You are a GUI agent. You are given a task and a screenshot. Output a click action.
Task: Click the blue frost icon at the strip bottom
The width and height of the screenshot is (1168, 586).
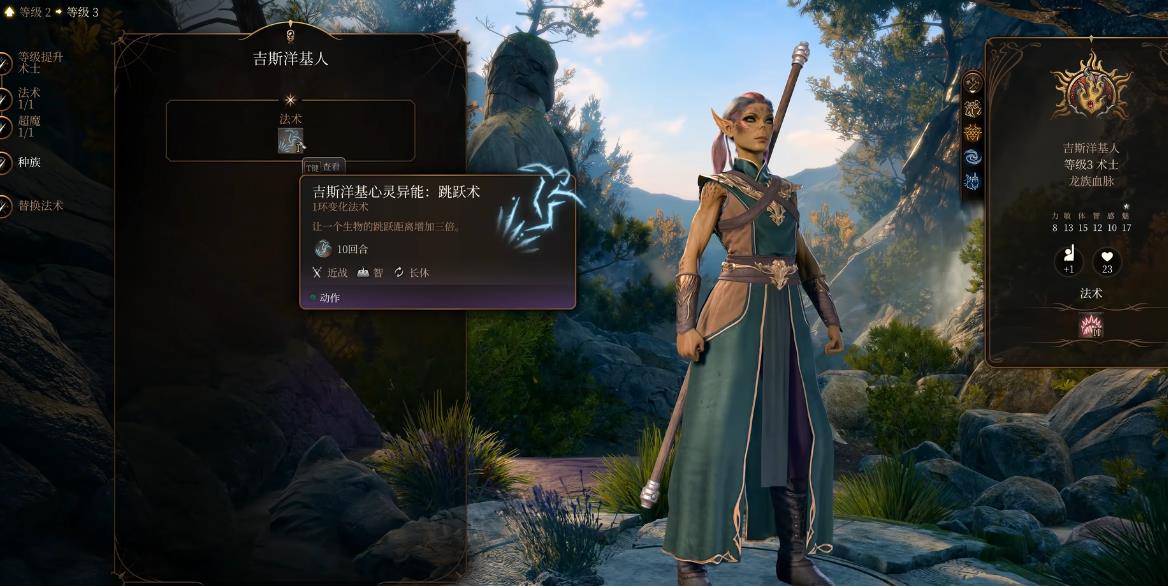(x=972, y=181)
